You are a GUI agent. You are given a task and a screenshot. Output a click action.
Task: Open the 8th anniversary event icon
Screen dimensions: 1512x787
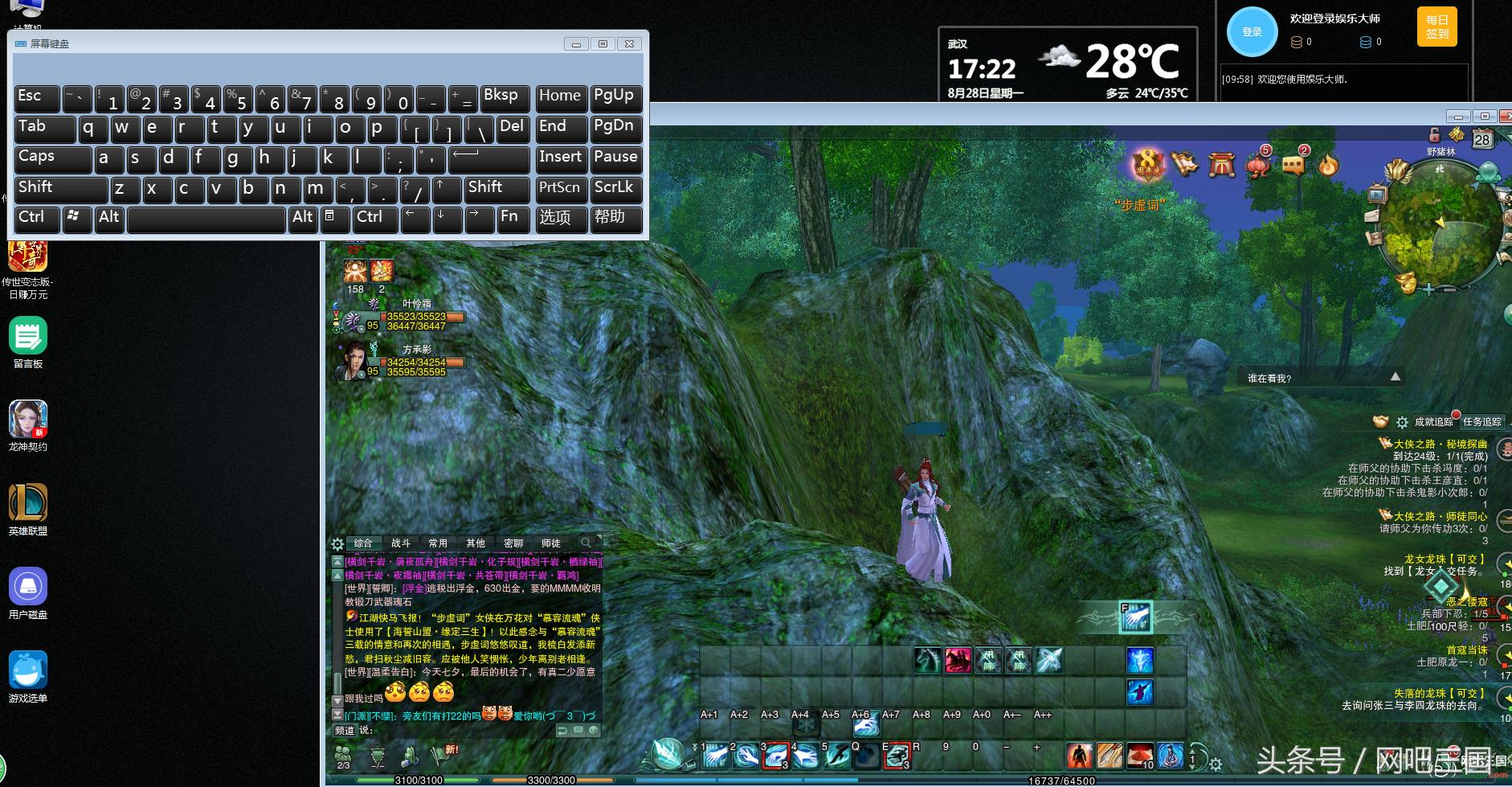click(x=1148, y=165)
